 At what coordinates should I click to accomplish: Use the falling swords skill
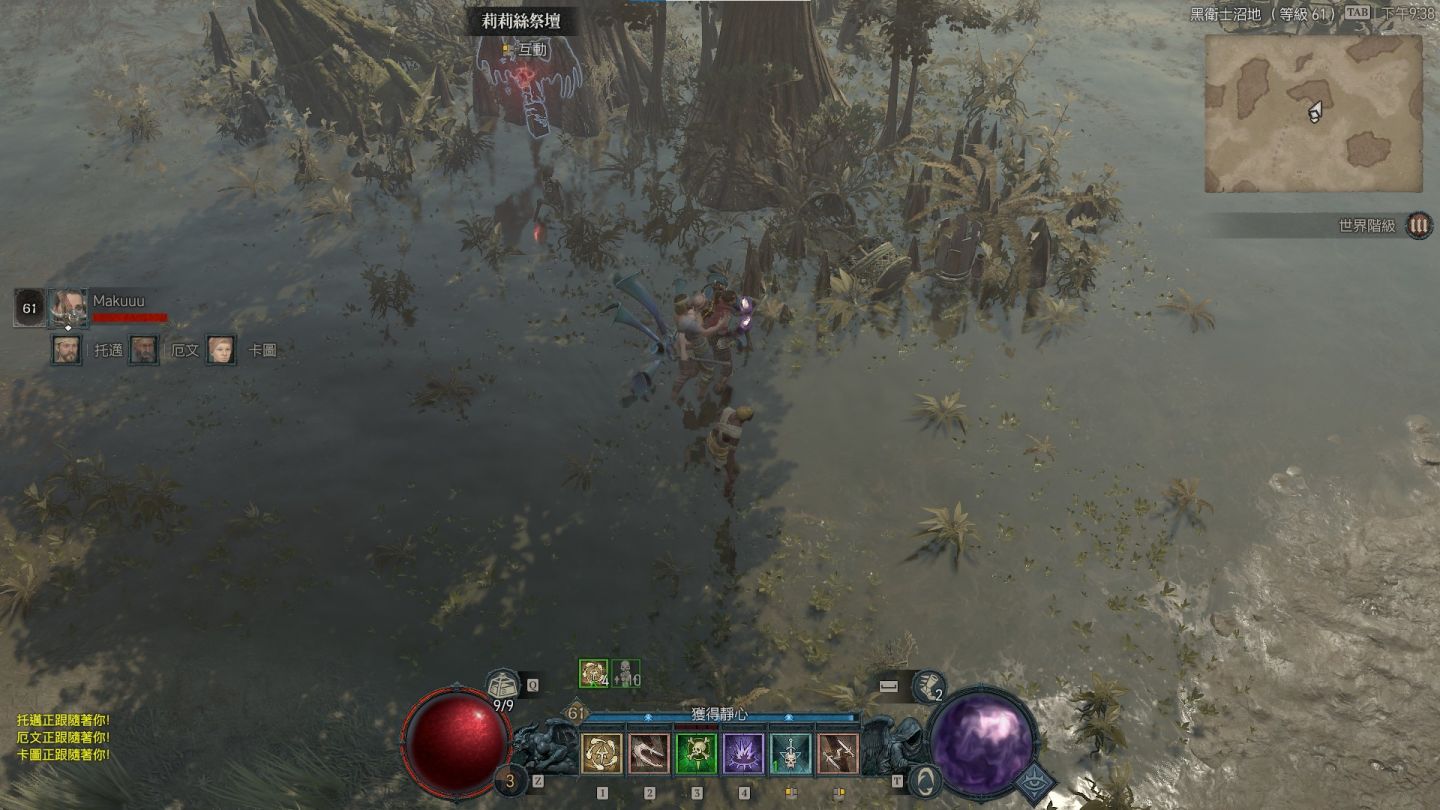click(838, 754)
